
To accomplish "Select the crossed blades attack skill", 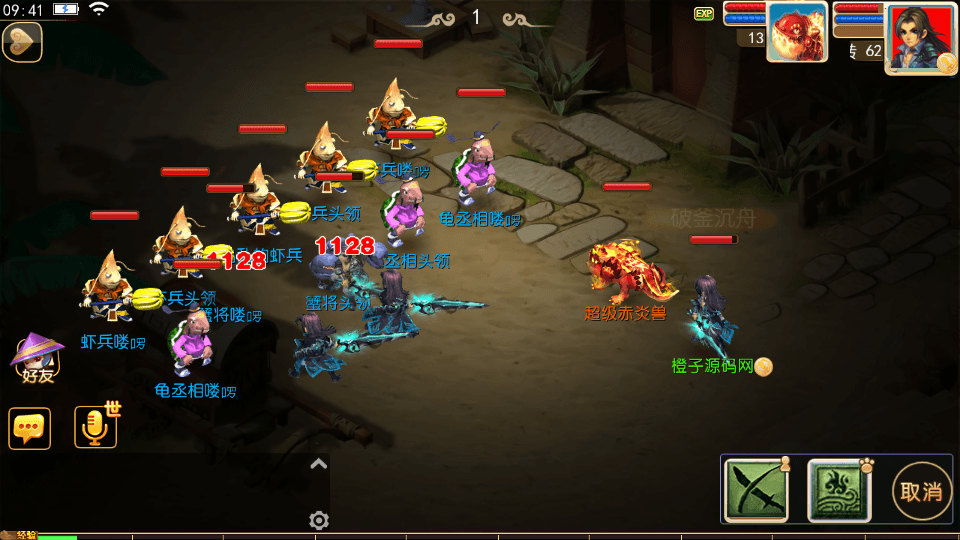I will [755, 490].
